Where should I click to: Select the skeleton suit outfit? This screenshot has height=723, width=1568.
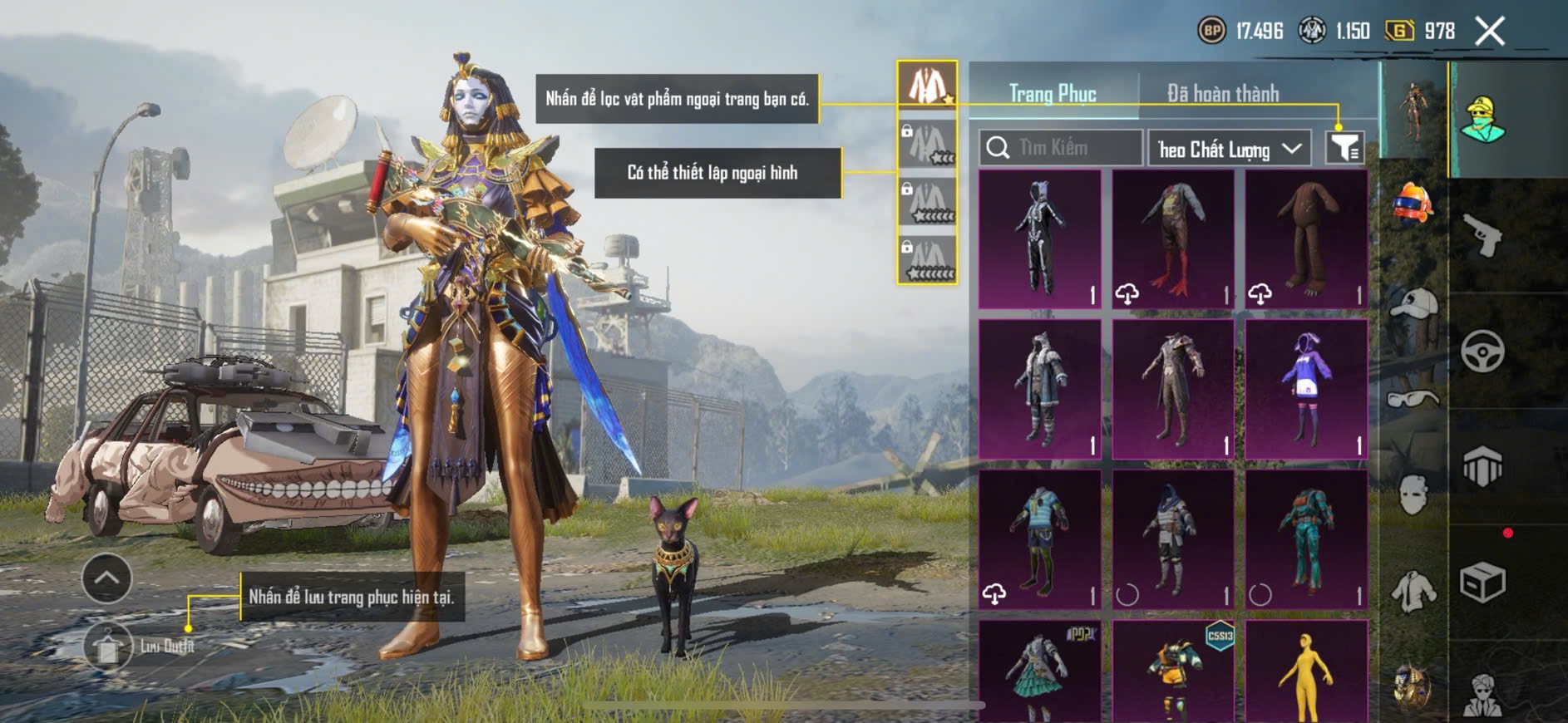[1040, 239]
